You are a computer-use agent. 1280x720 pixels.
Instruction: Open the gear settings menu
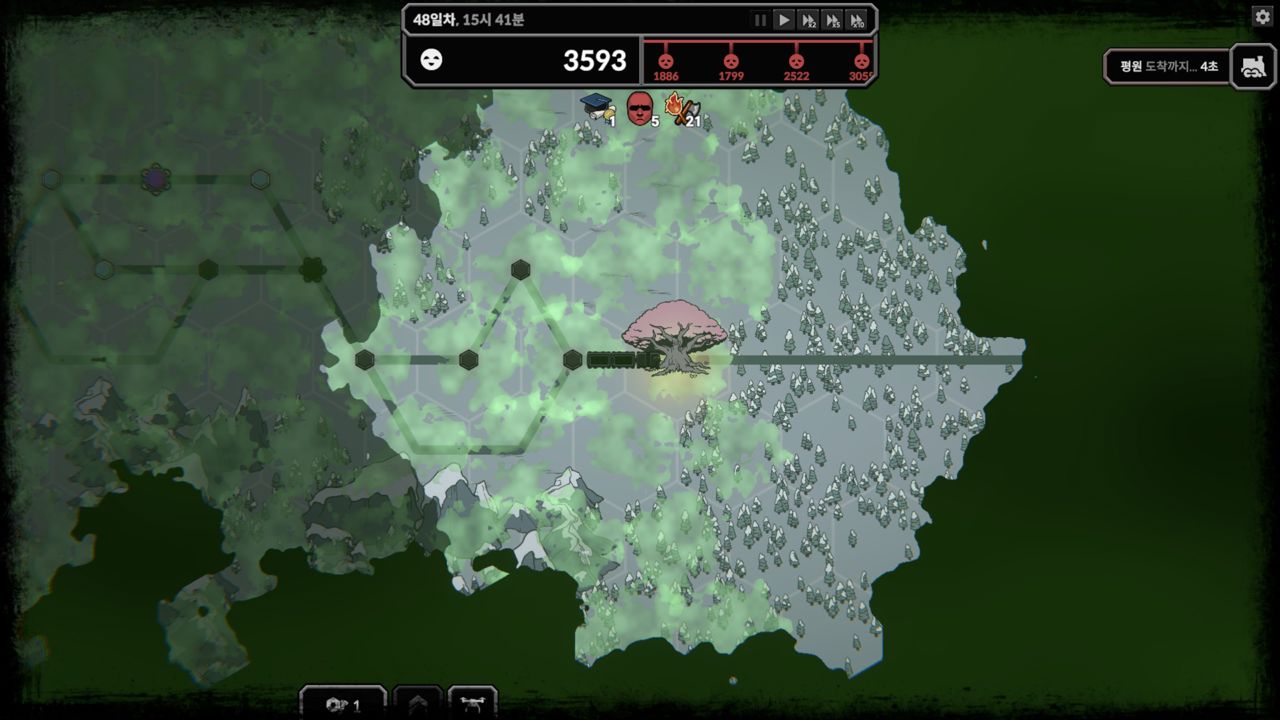click(1262, 17)
